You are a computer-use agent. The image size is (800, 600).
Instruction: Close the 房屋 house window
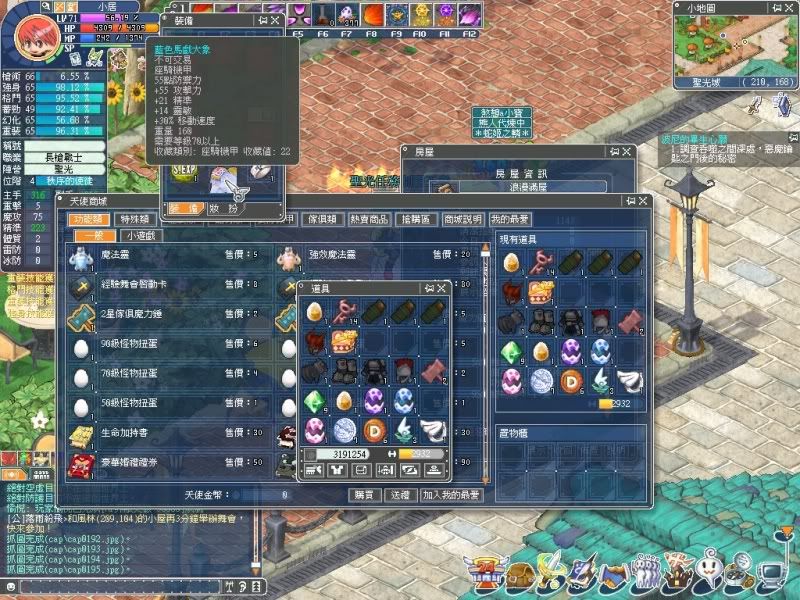625,152
